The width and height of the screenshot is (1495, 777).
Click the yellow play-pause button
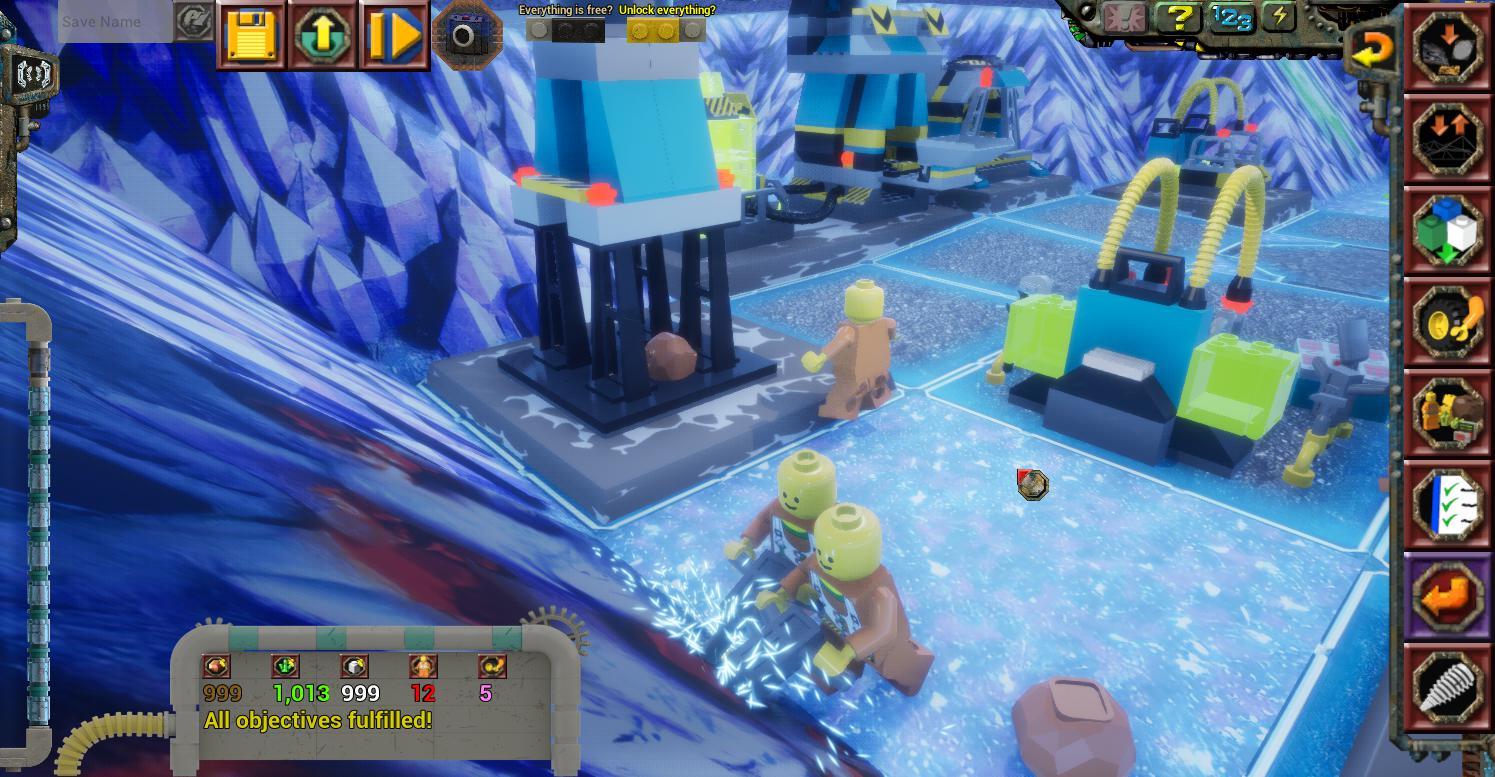point(394,36)
